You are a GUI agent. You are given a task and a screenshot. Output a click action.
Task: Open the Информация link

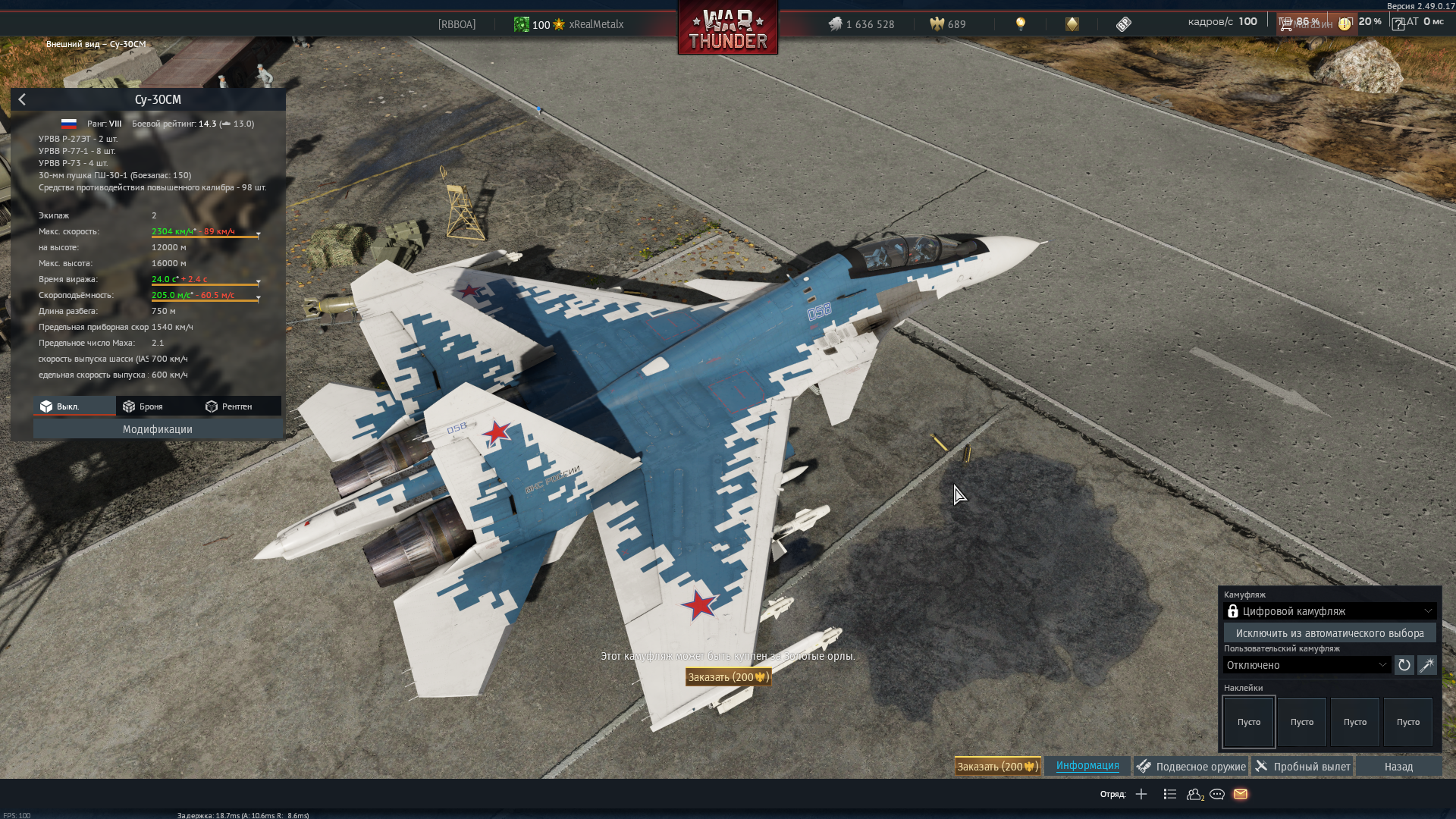click(1087, 766)
